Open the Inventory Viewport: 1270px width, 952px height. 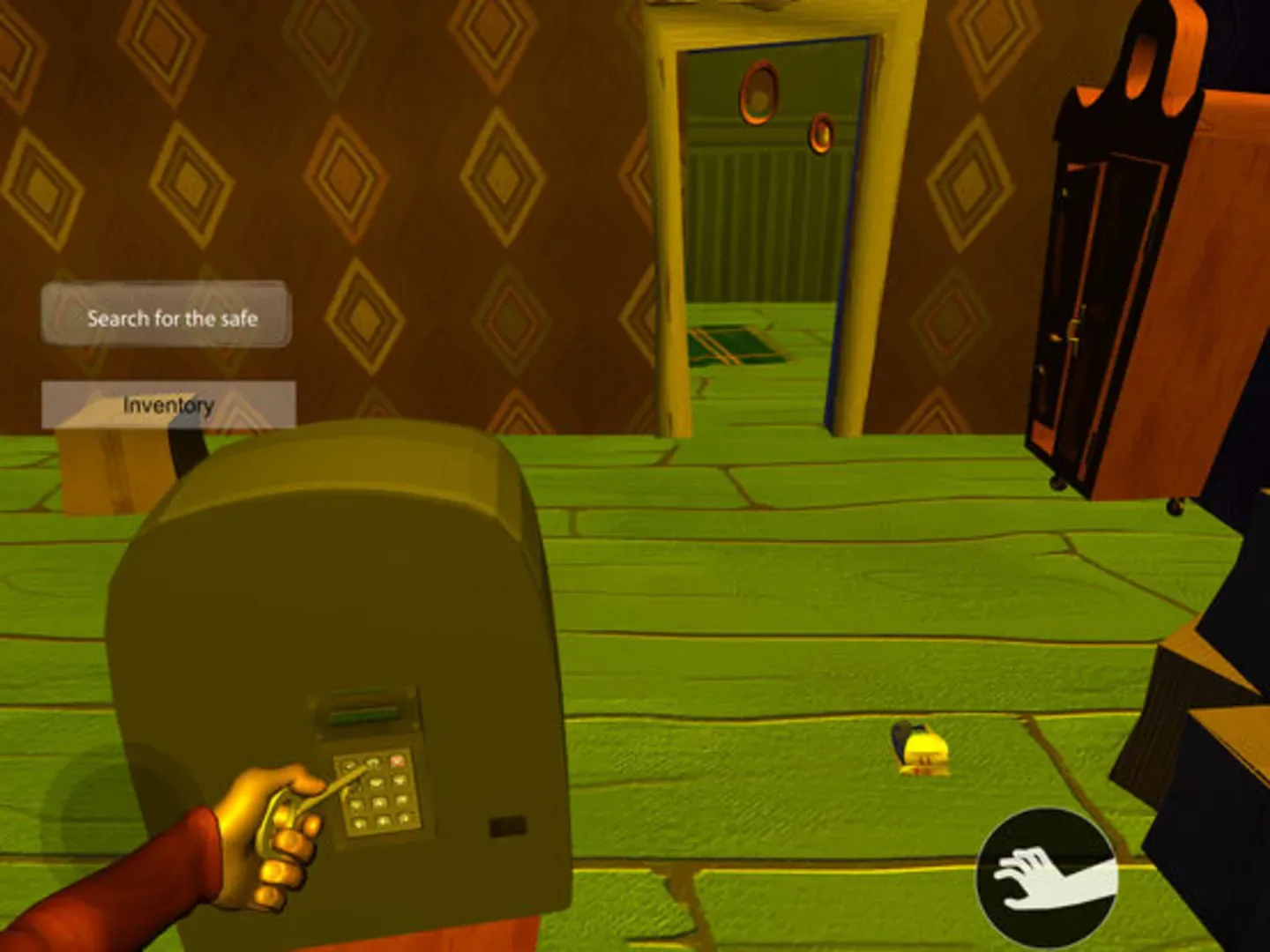coord(168,404)
